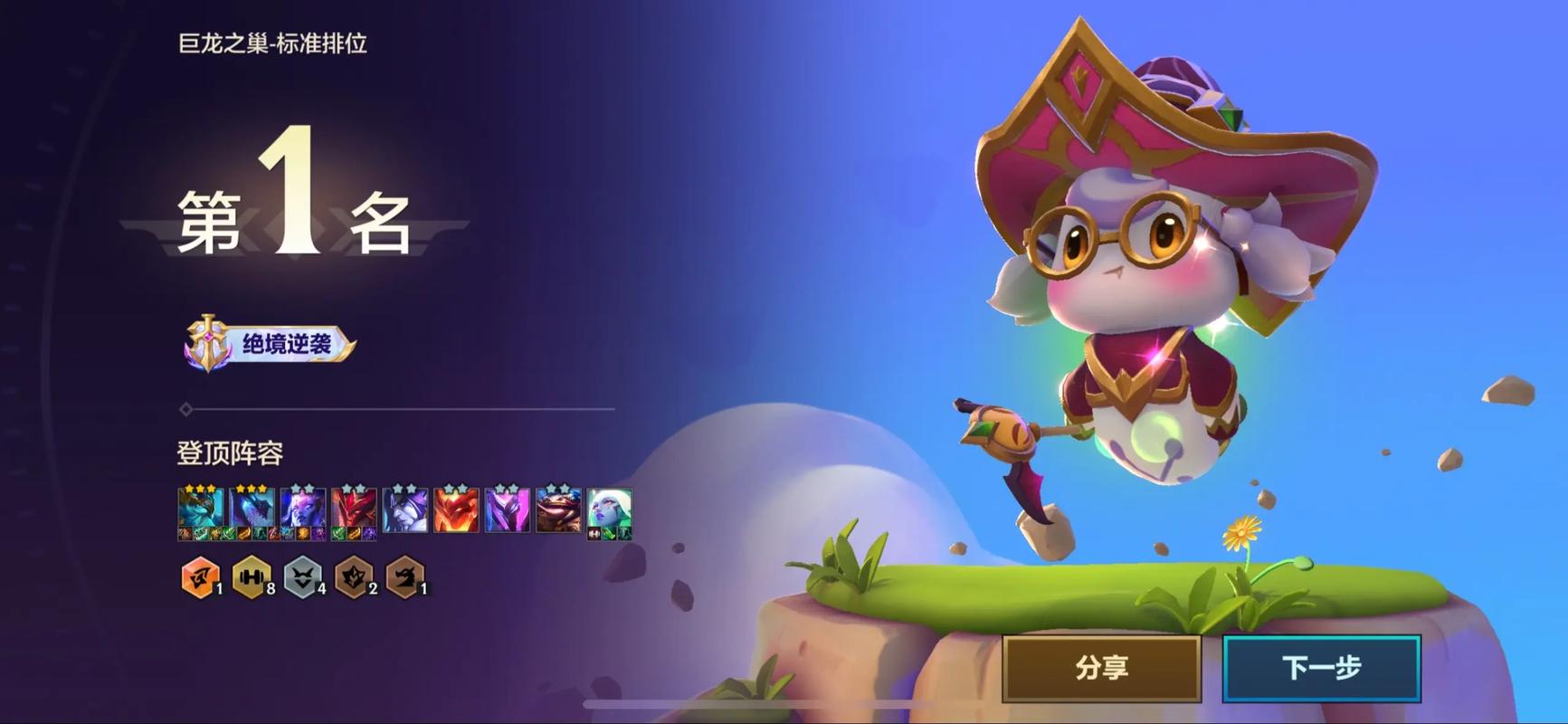Inspect the bronze dragon-head trait badge
This screenshot has height=724, width=1568.
coord(404,576)
